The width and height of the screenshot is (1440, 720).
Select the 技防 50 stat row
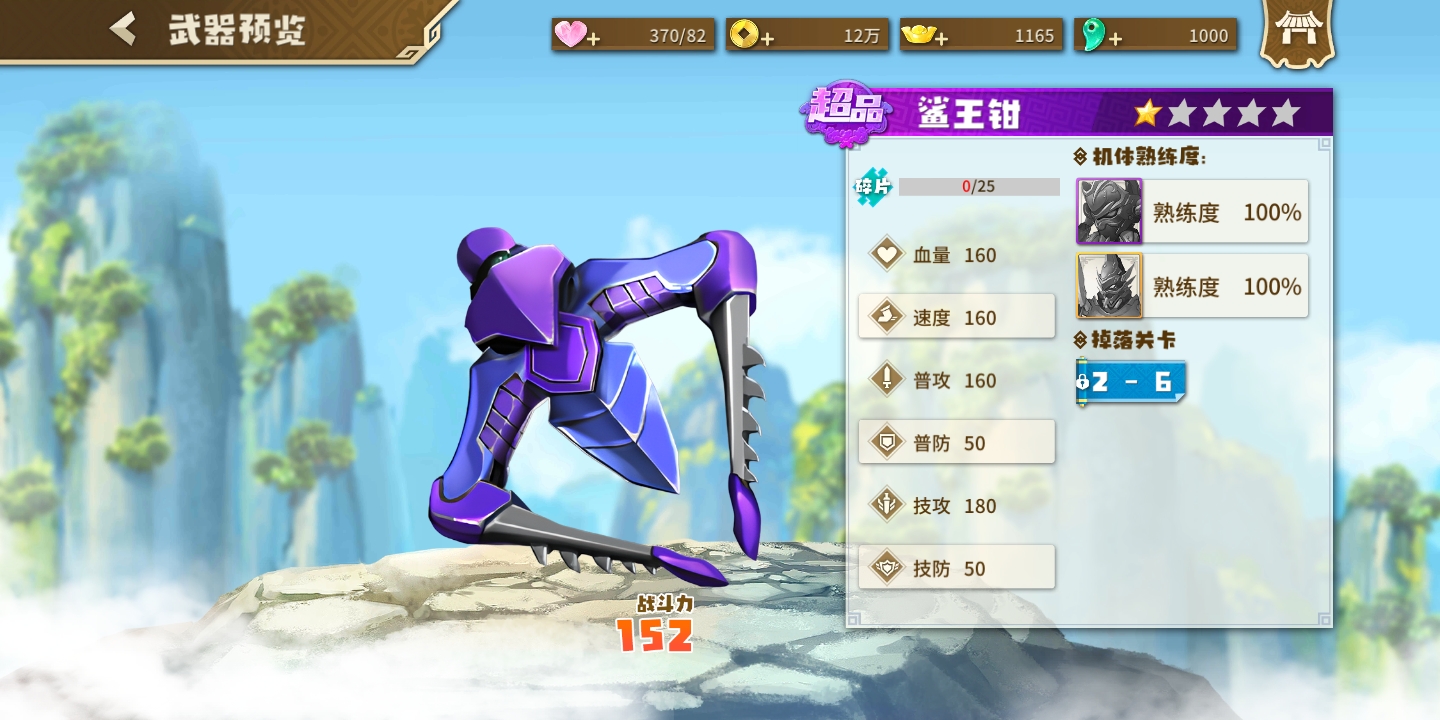[956, 568]
